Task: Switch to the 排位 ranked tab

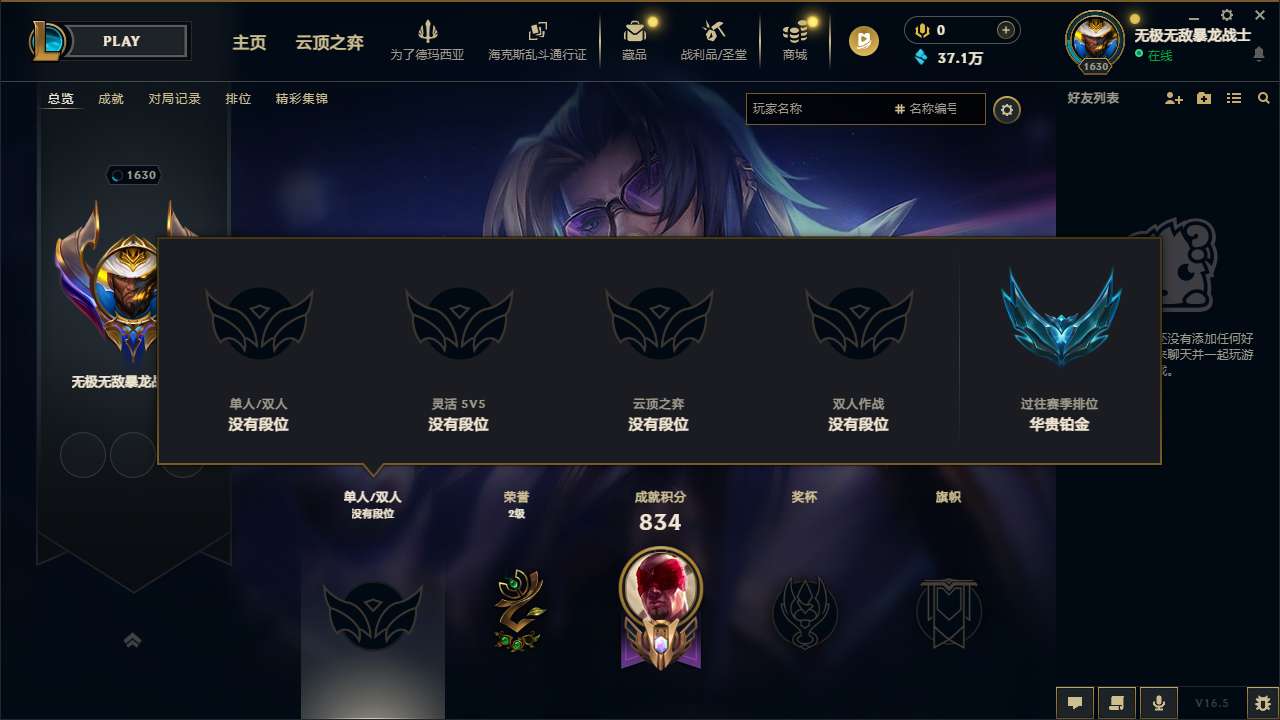Action: [x=239, y=99]
